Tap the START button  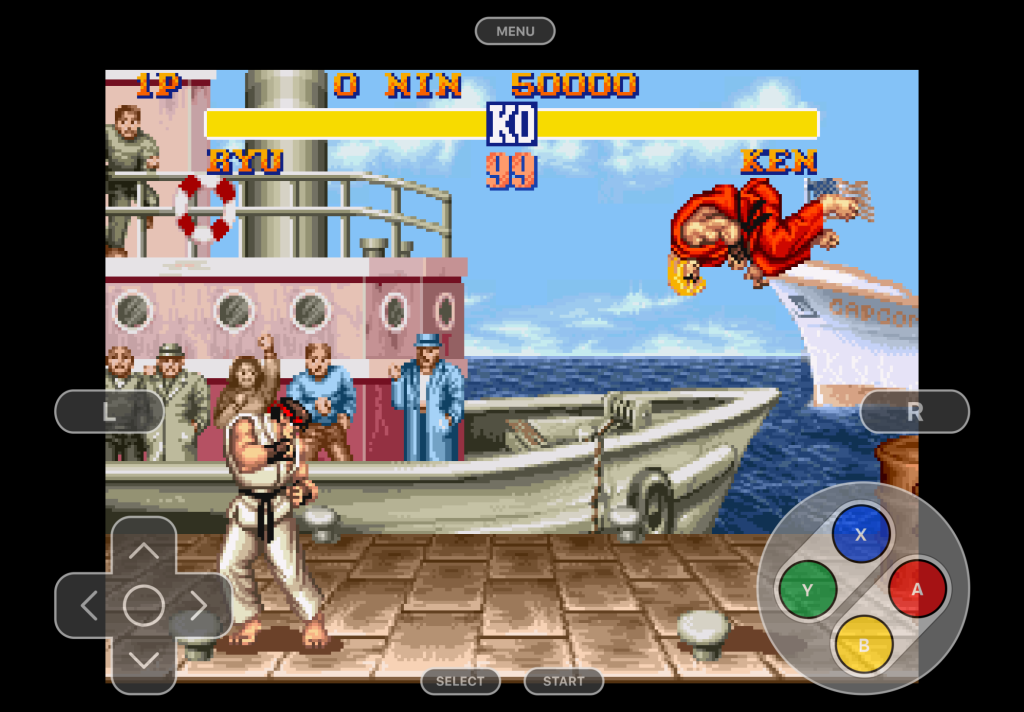(564, 681)
